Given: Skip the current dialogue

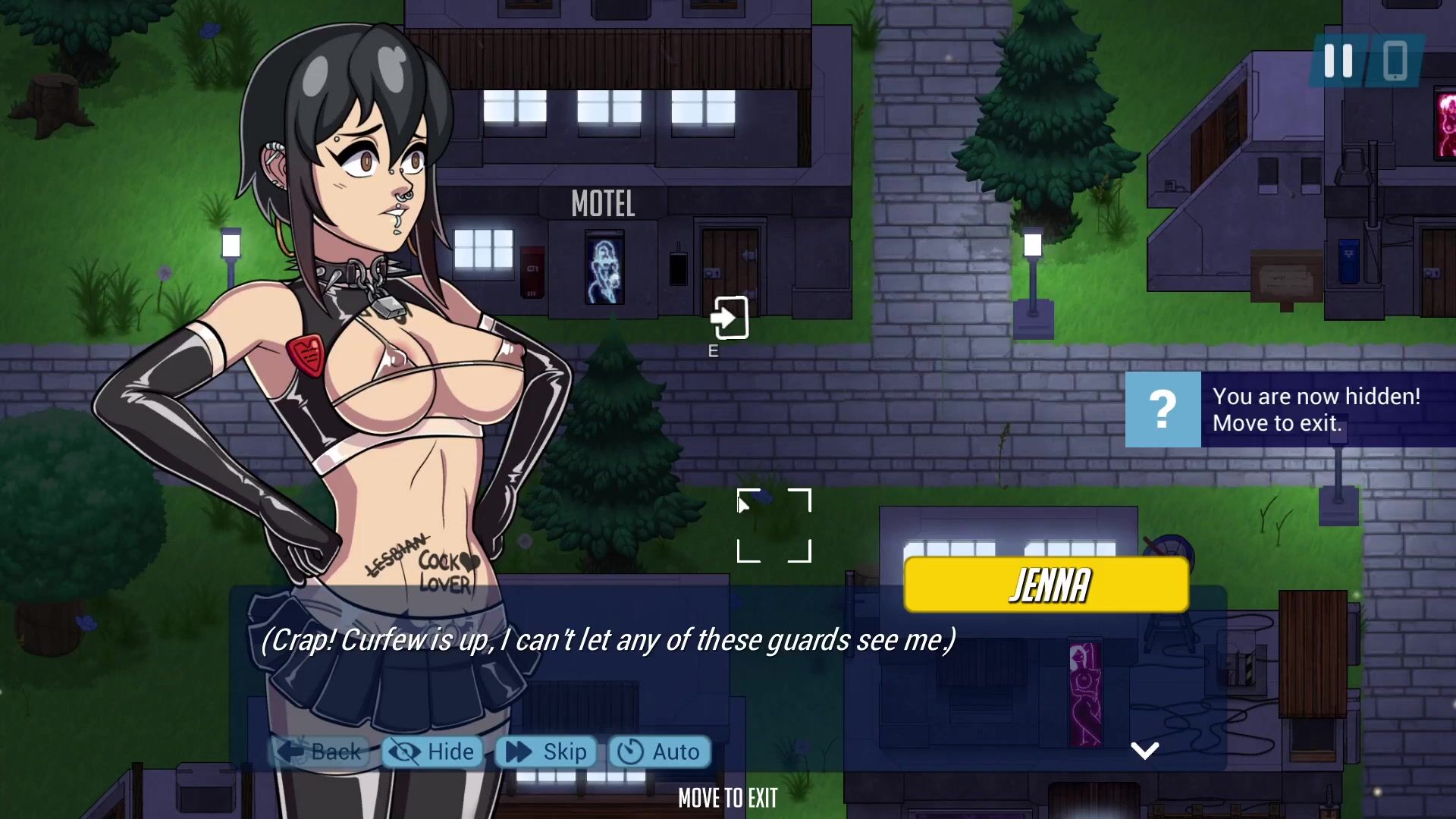Looking at the screenshot, I should [x=546, y=752].
